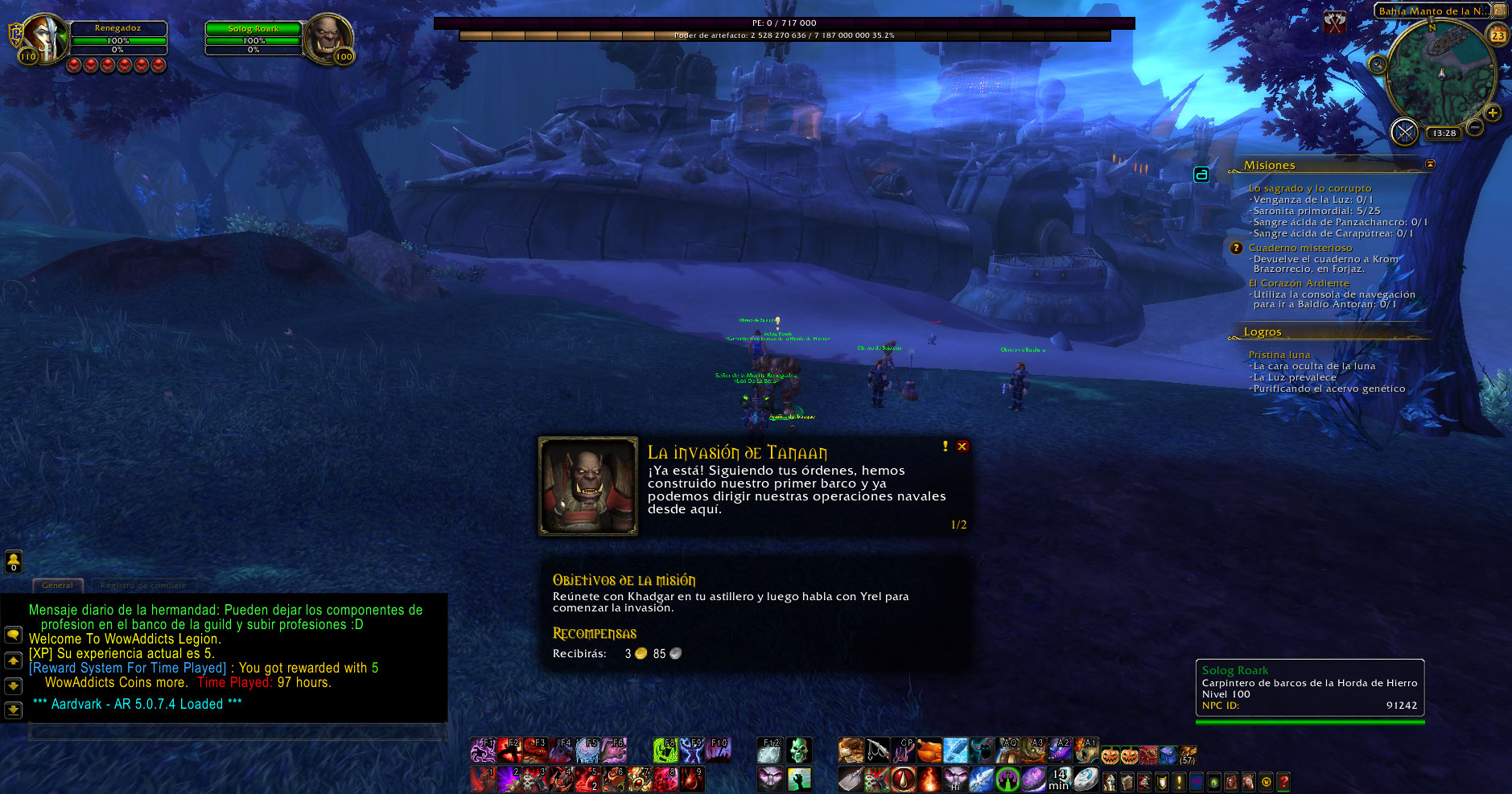1512x794 pixels.
Task: Click the minimap's zoom-in plus button
Action: [x=1493, y=113]
